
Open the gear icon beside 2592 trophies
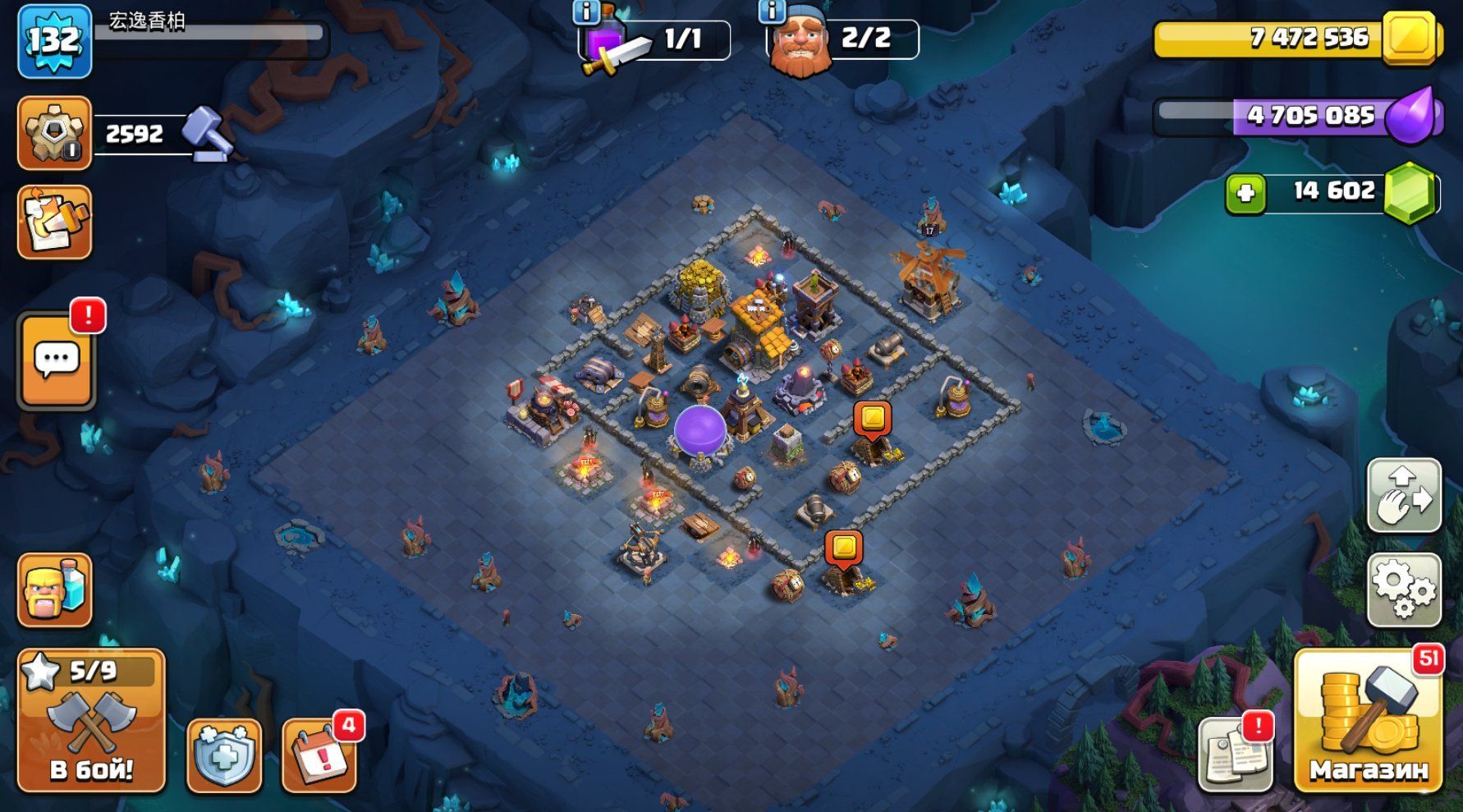click(x=54, y=133)
